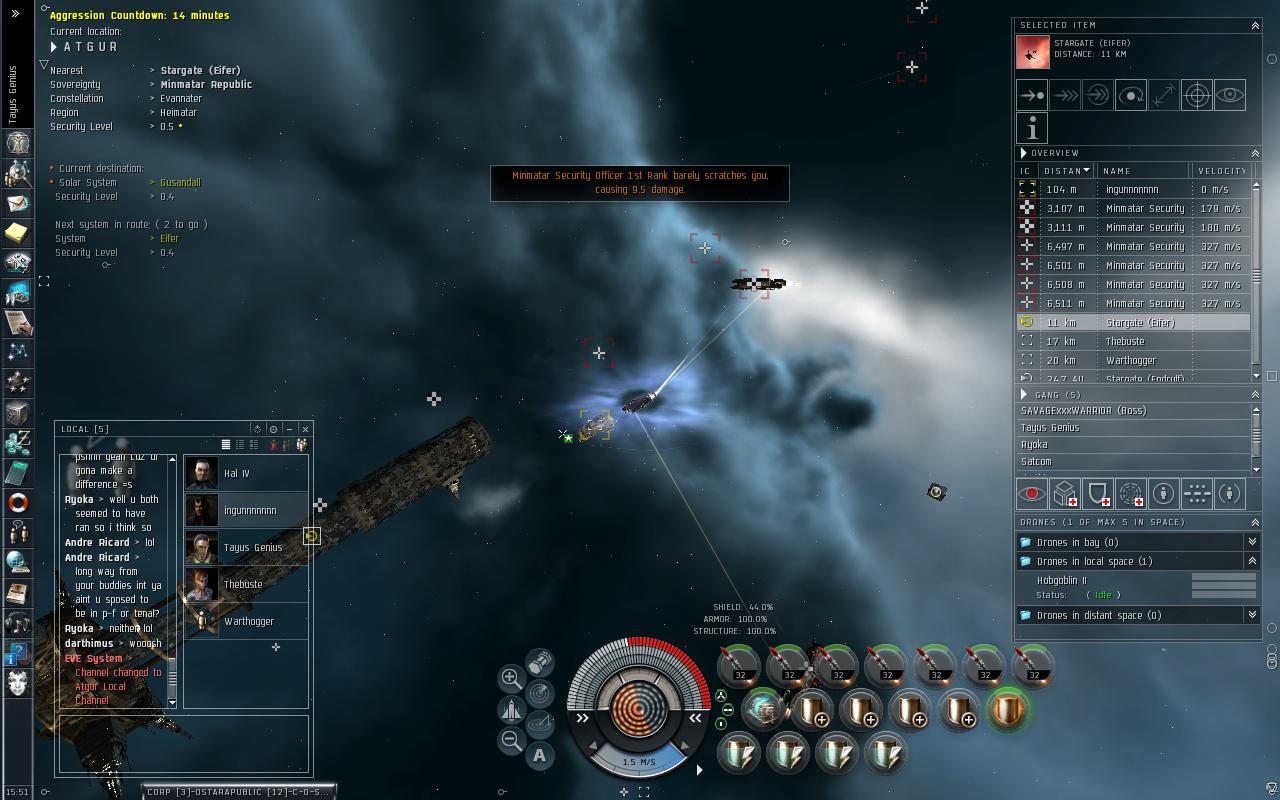Select Satcom in the gang list

point(1036,462)
